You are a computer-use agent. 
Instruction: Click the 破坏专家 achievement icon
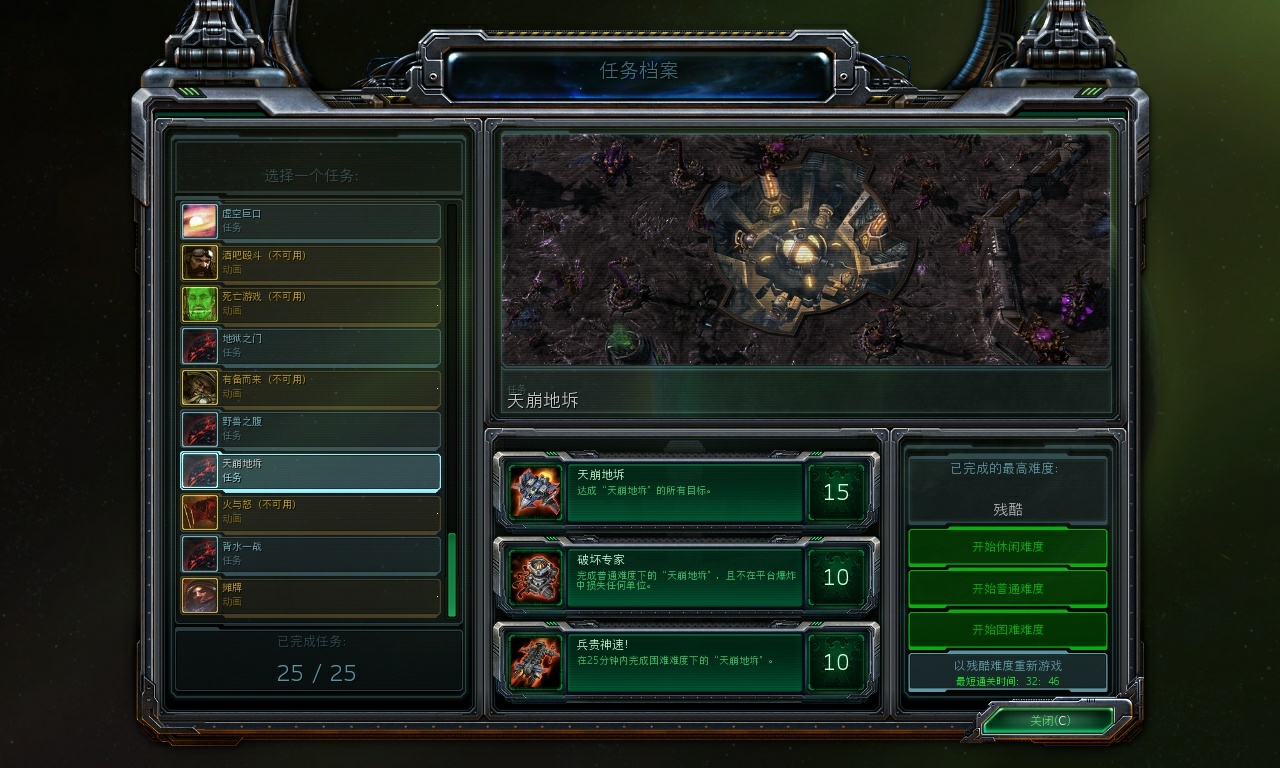click(535, 577)
